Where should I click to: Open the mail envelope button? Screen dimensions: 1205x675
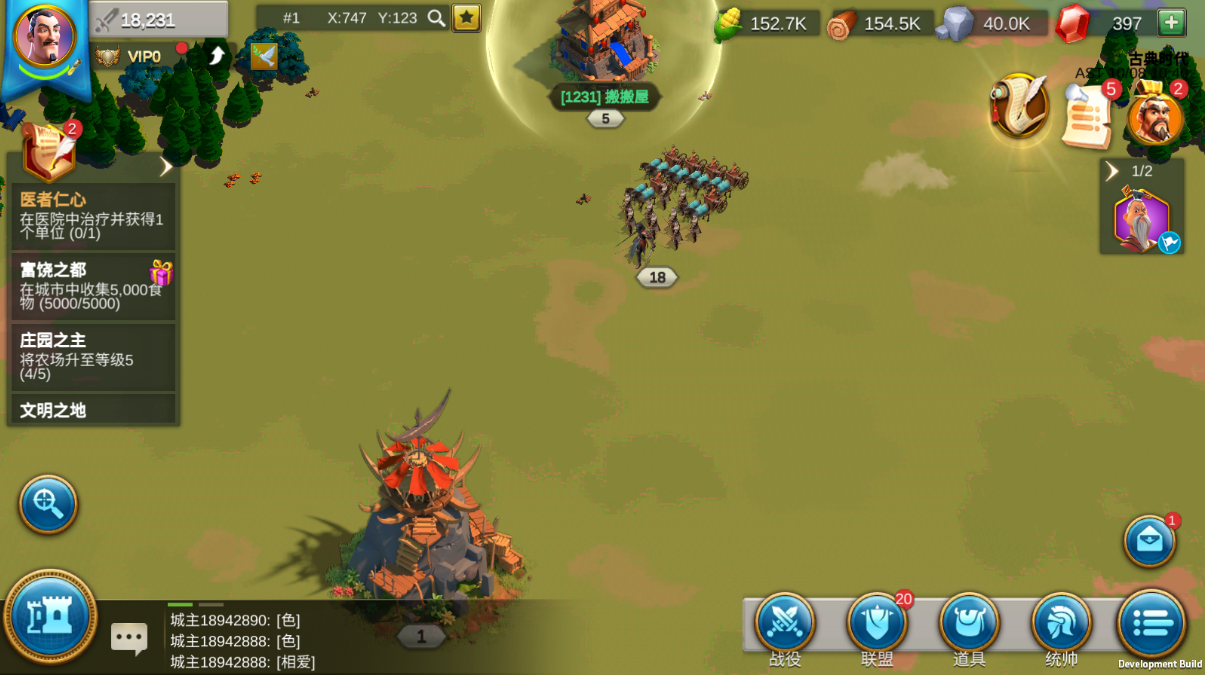tap(1149, 541)
